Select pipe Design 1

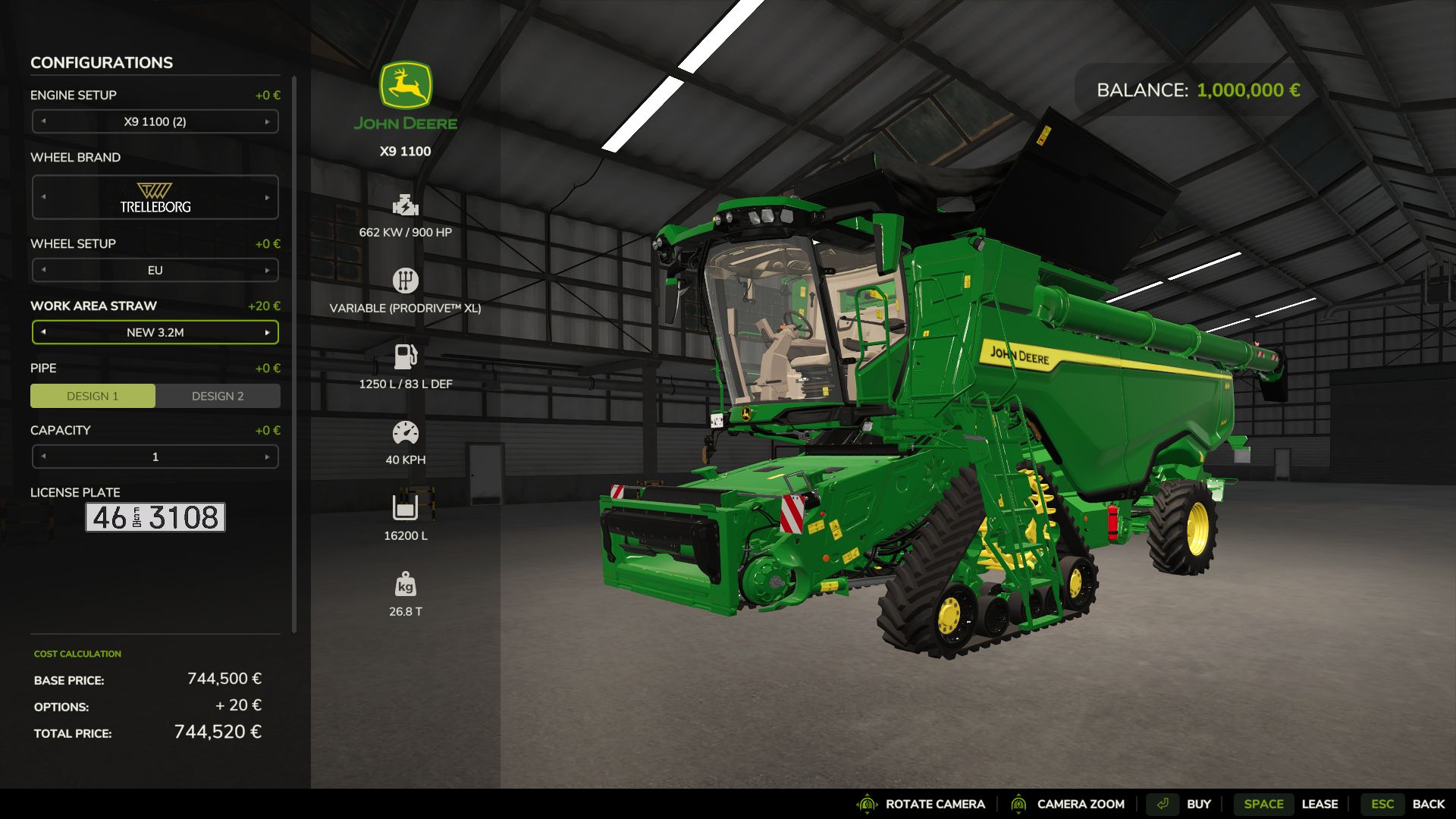(x=93, y=396)
